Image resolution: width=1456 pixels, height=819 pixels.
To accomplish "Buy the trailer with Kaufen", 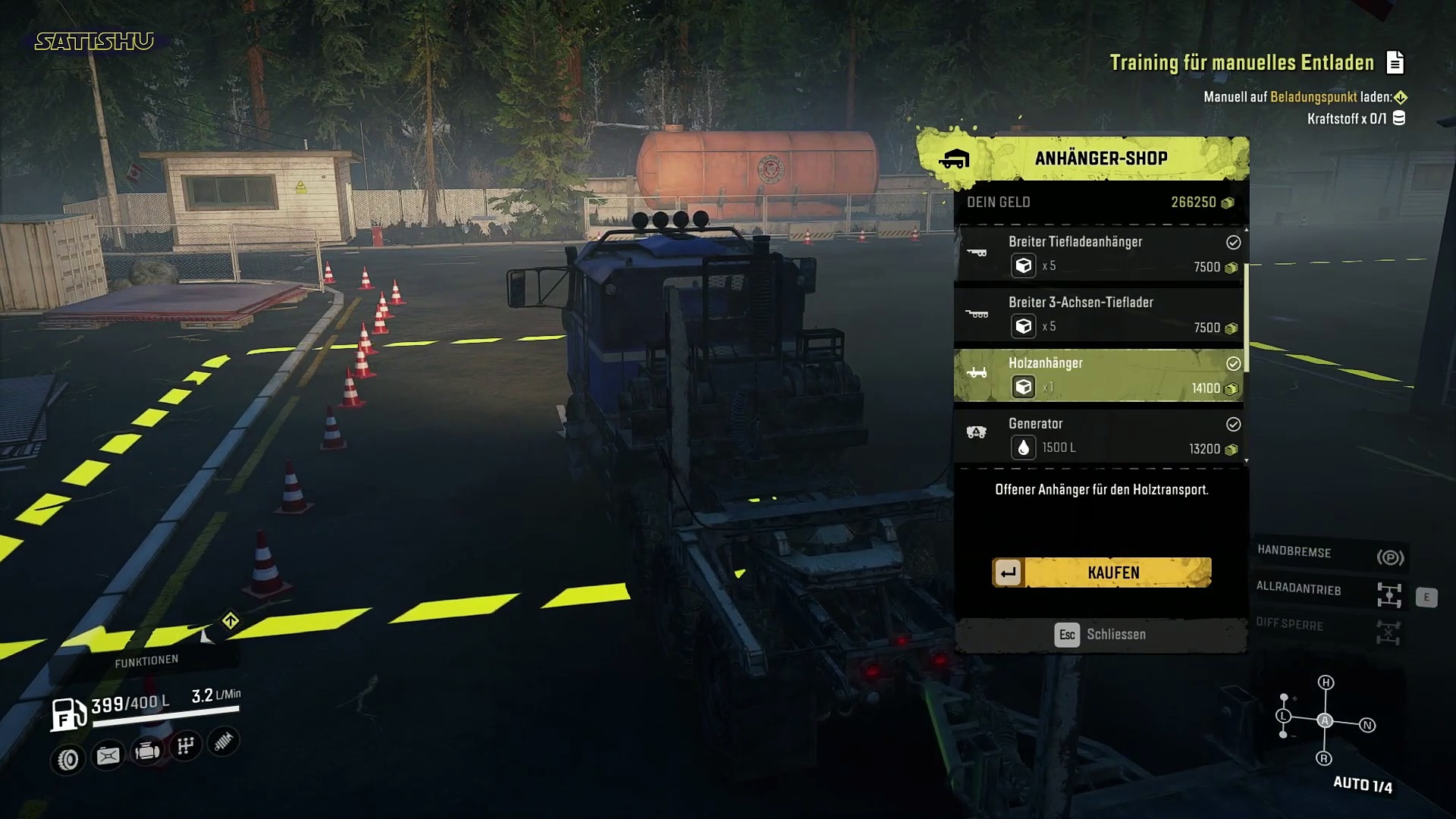I will click(1102, 573).
